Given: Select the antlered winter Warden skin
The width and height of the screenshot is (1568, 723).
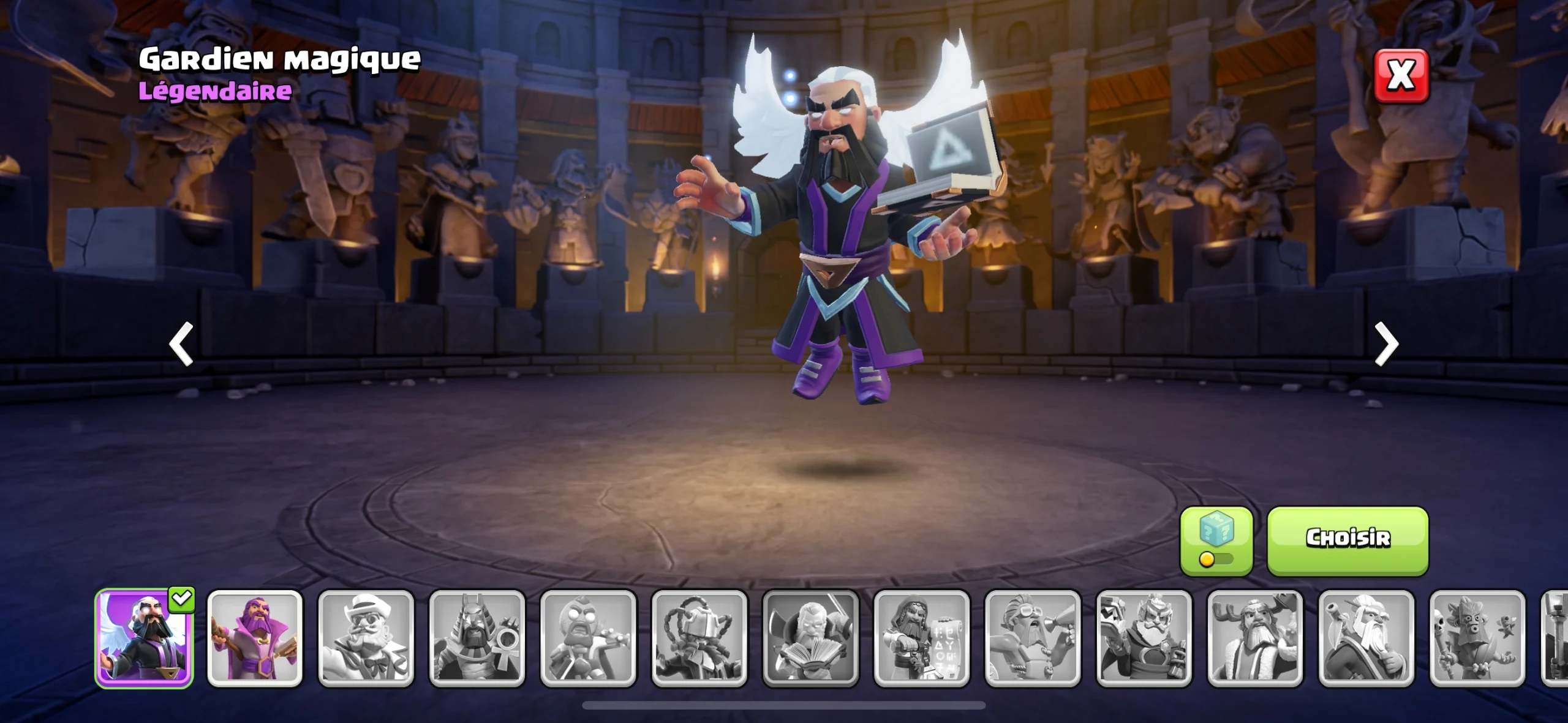Looking at the screenshot, I should 1255,639.
